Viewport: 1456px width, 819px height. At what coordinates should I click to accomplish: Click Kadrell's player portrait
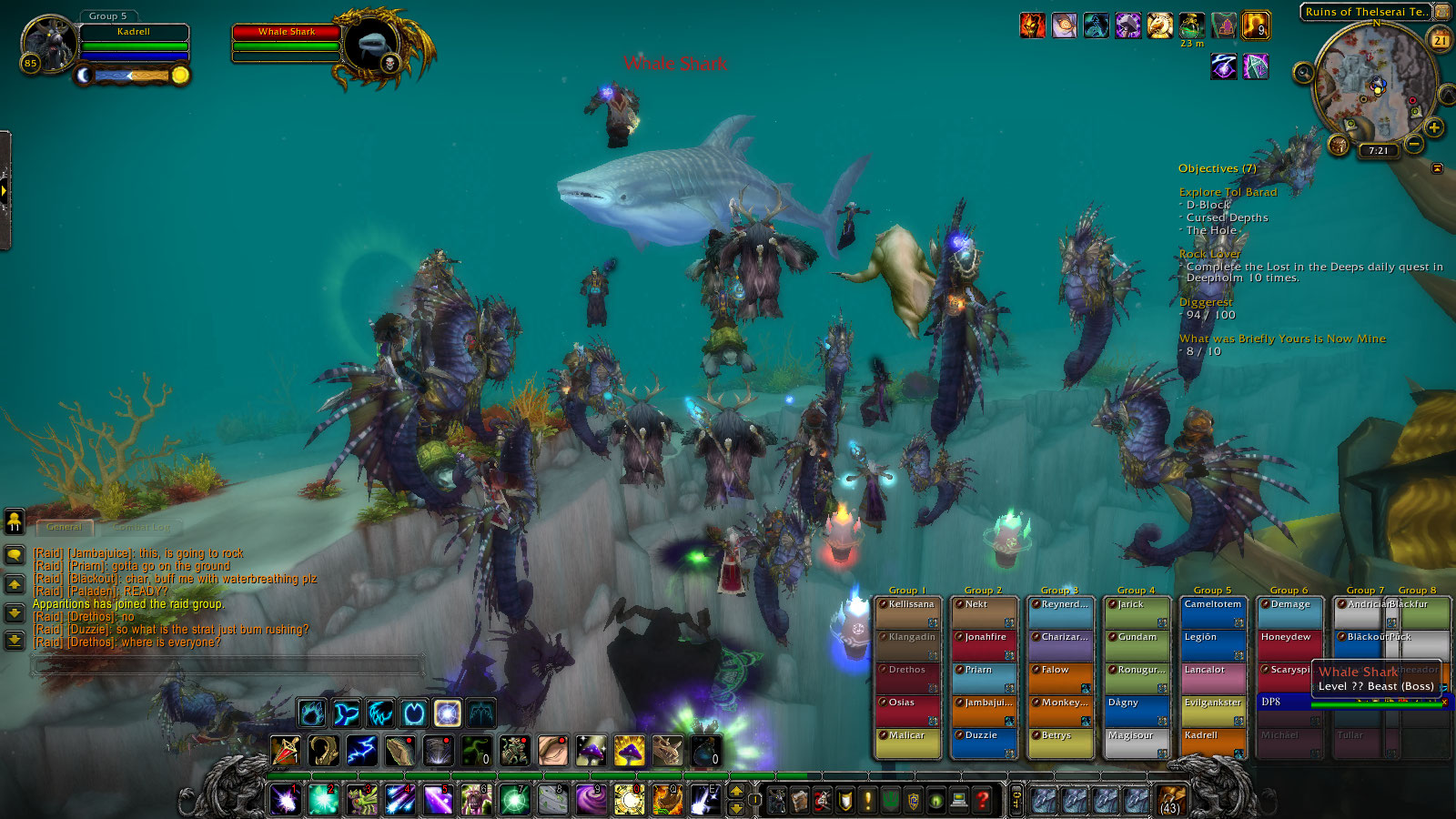click(x=49, y=42)
